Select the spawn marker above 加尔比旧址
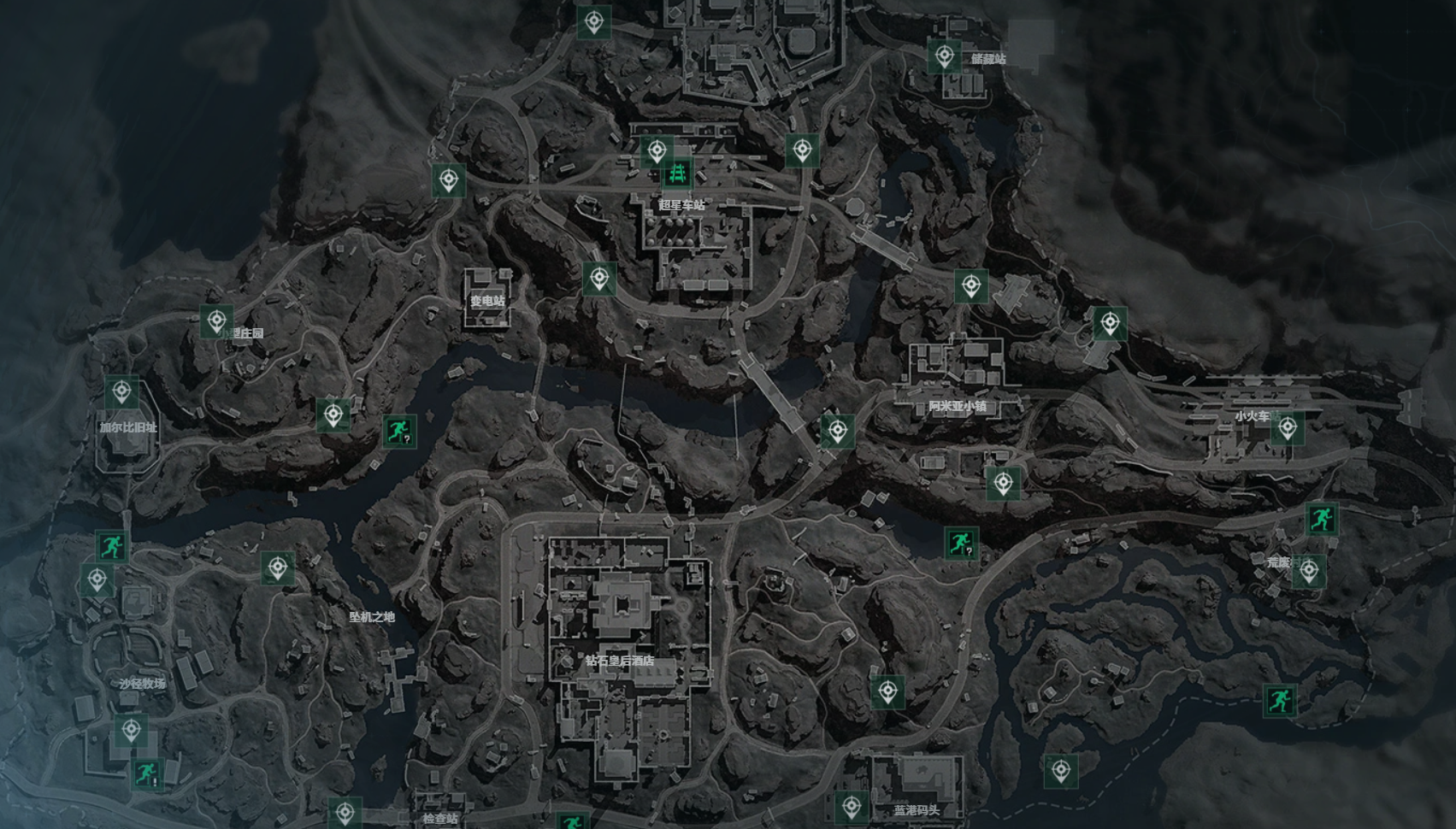 click(121, 392)
